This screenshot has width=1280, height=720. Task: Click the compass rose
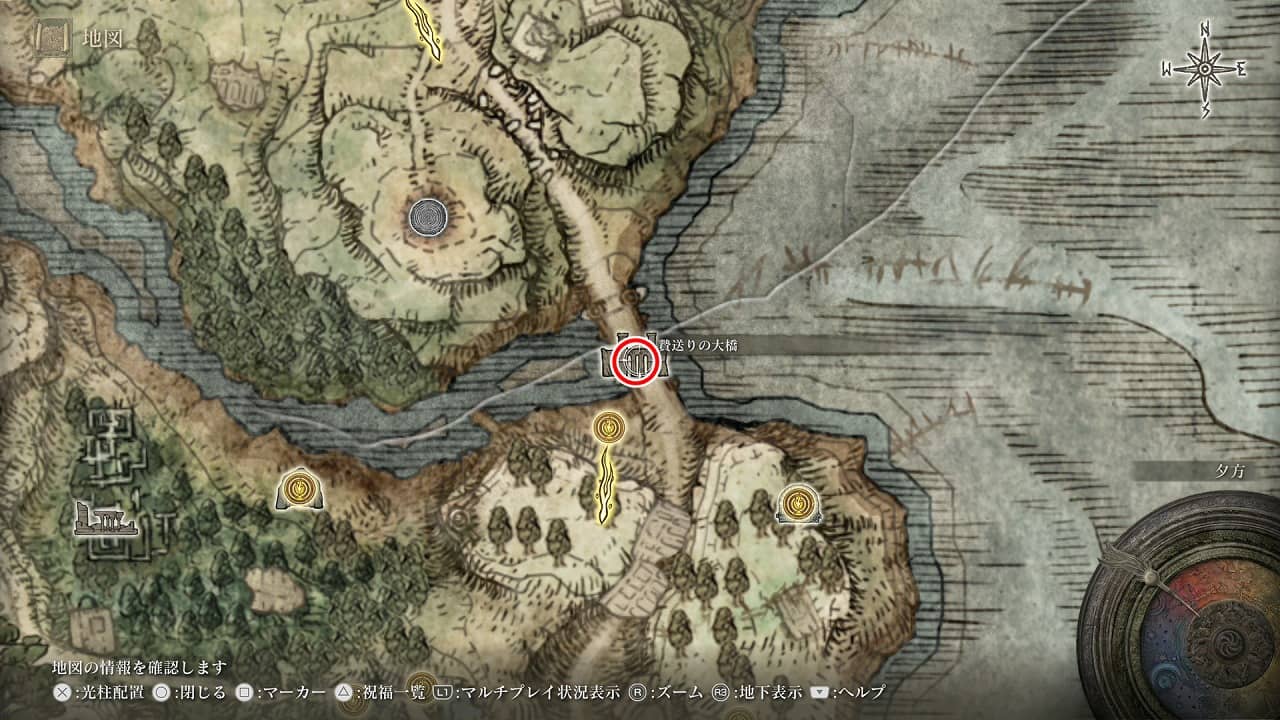click(x=1204, y=68)
